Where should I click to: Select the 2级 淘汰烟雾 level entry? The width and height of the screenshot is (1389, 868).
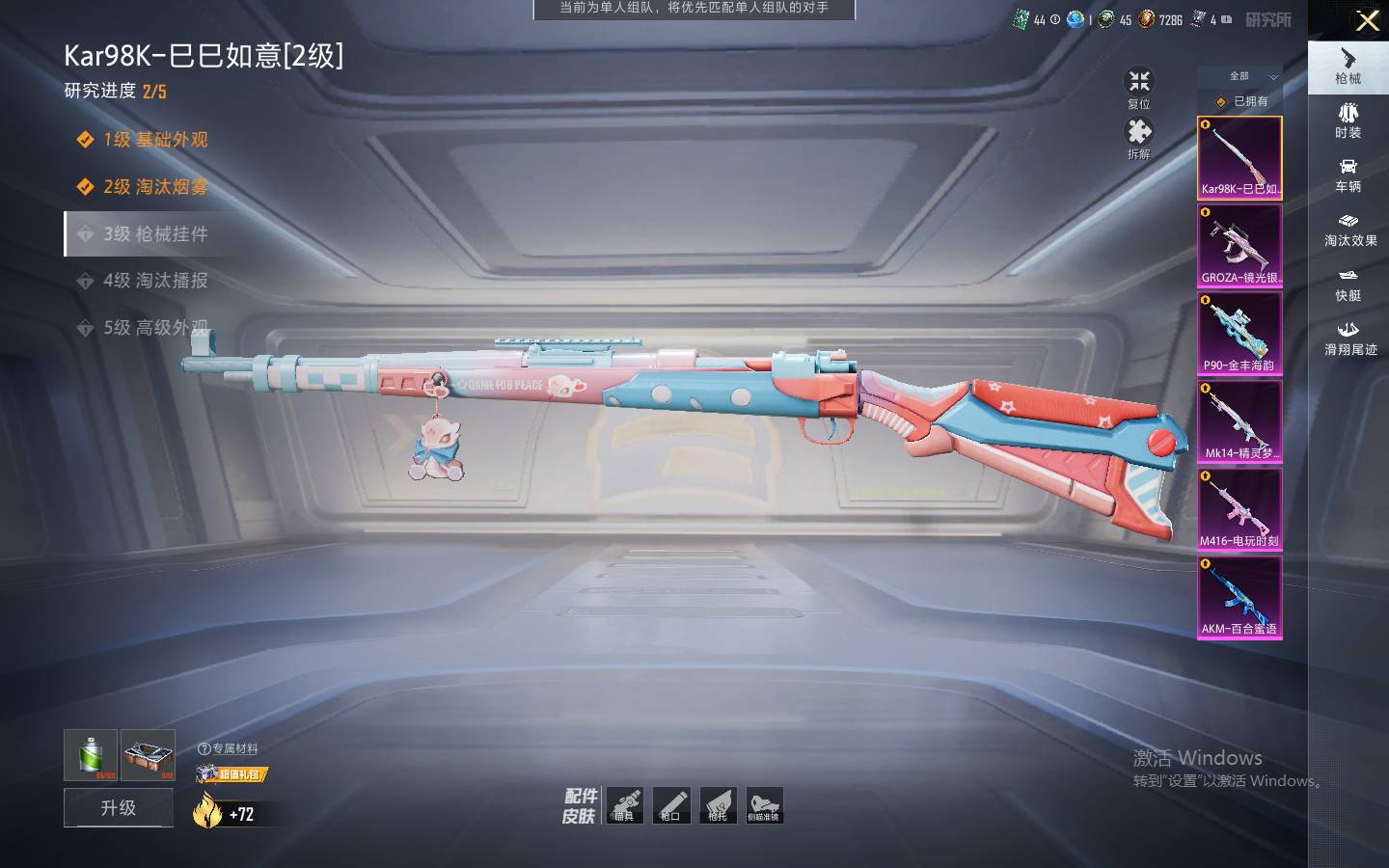154,186
